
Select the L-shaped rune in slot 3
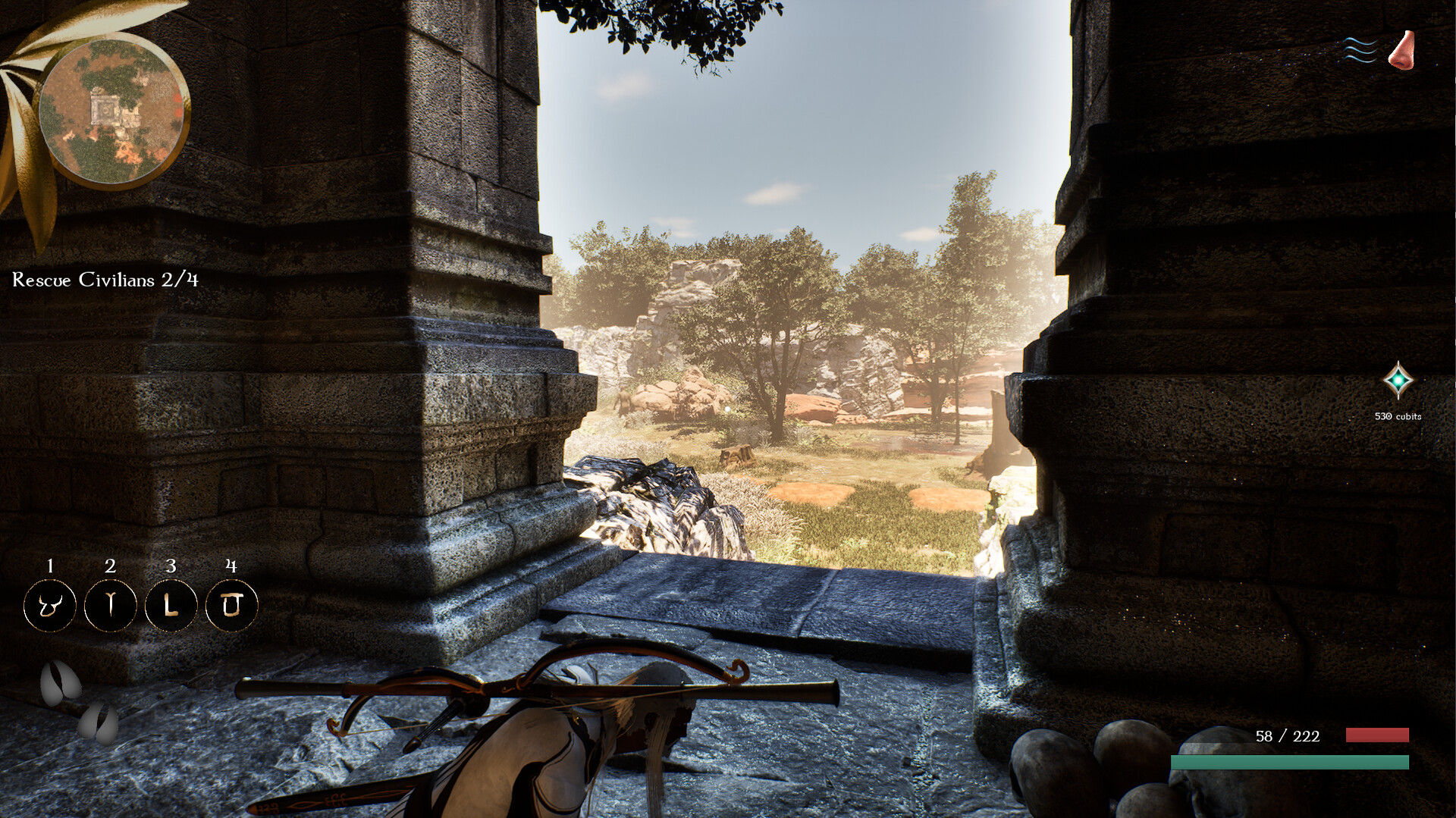(x=171, y=605)
